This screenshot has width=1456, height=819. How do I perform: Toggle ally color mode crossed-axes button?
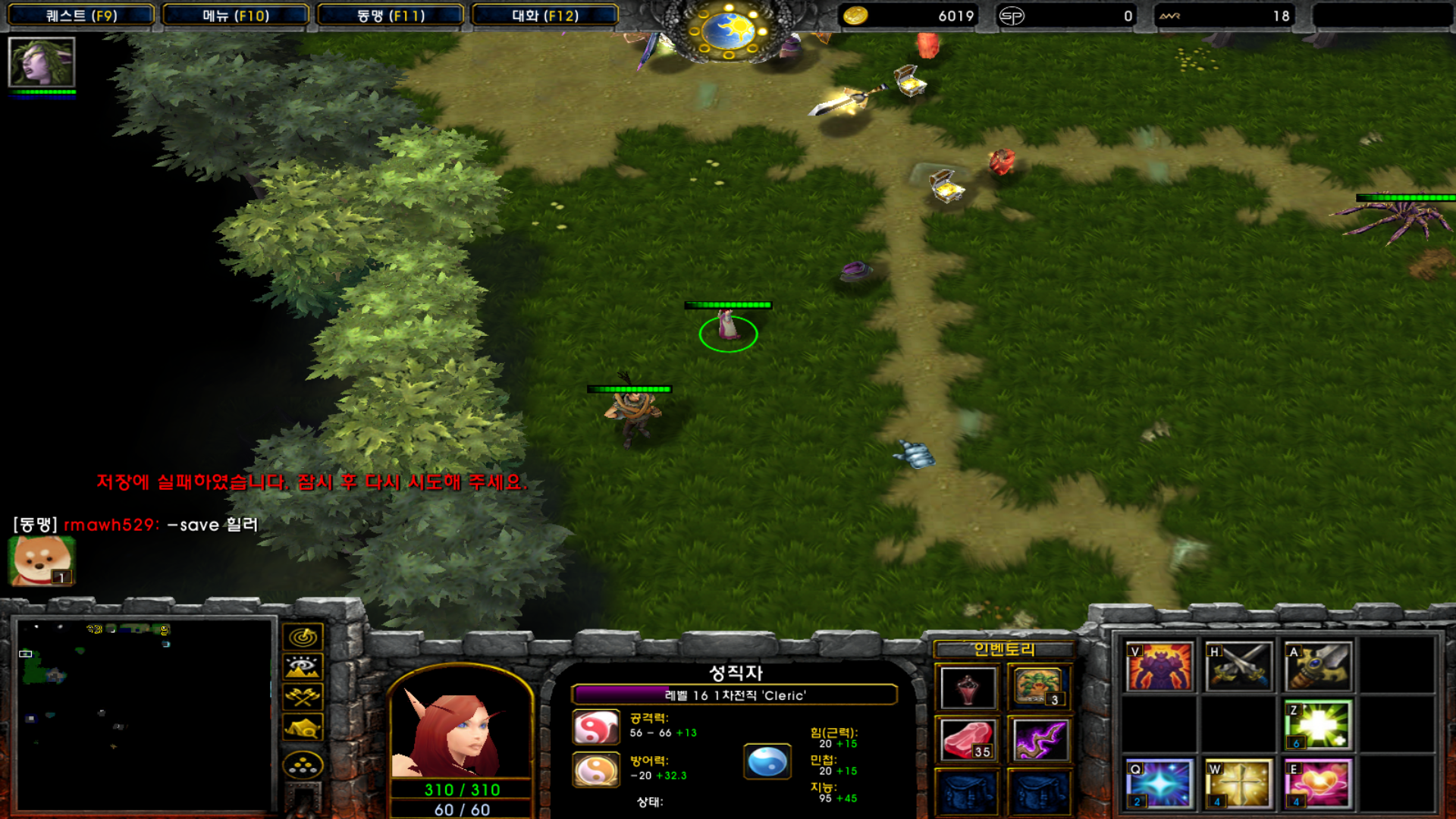click(303, 697)
